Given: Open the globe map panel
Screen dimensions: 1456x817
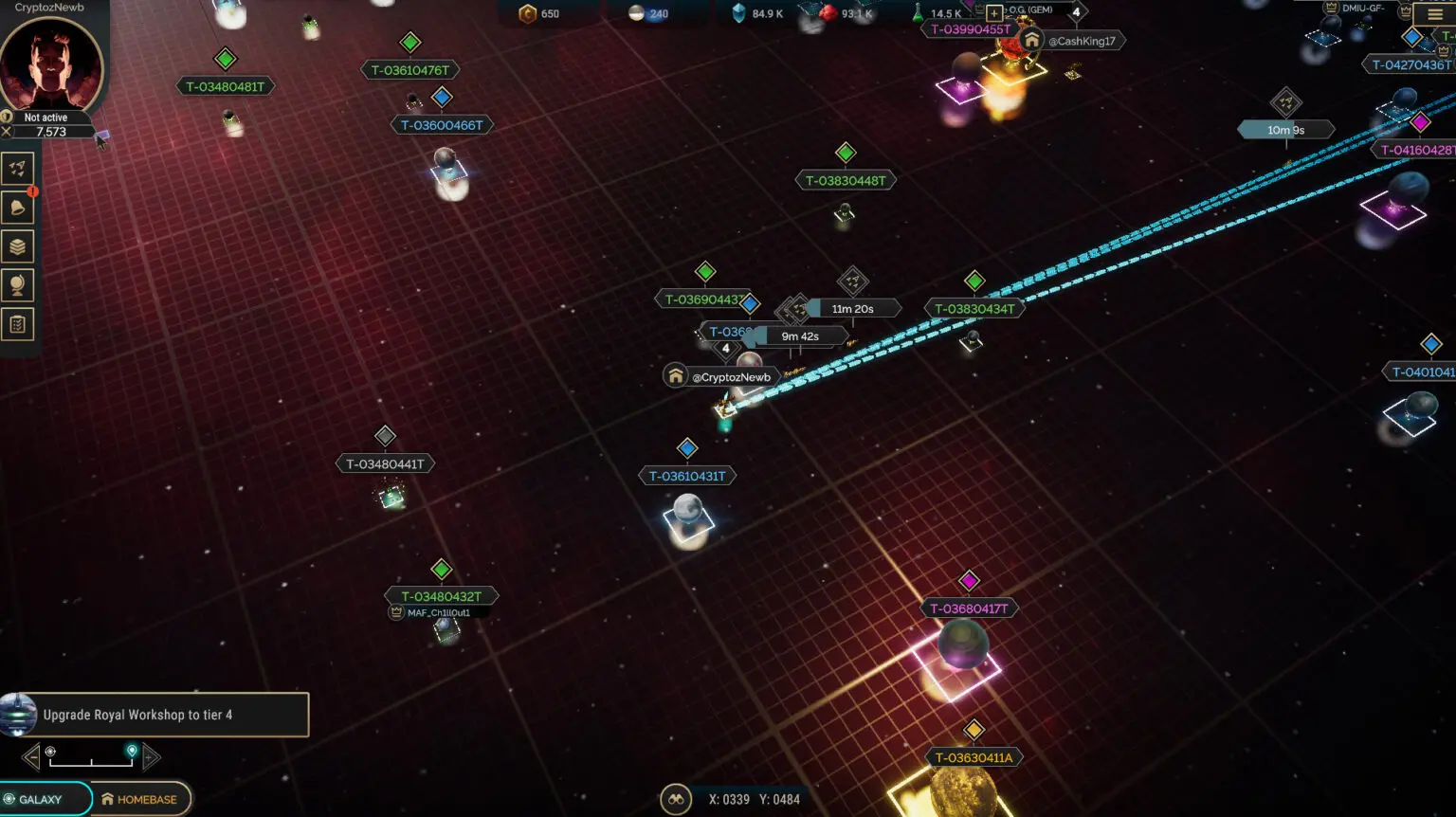Looking at the screenshot, I should (x=18, y=285).
